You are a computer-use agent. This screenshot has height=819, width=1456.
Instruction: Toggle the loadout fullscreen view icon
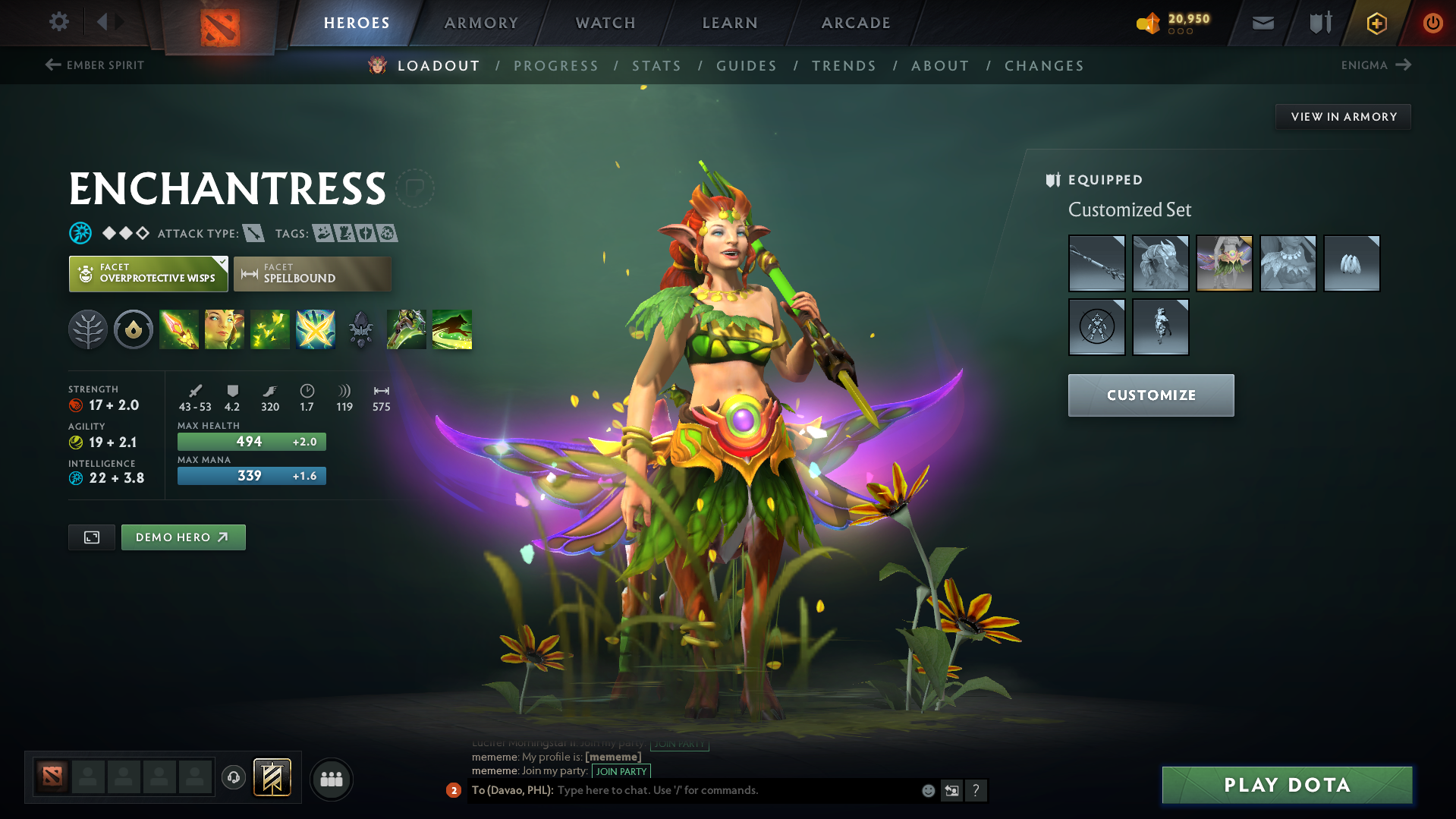point(91,537)
